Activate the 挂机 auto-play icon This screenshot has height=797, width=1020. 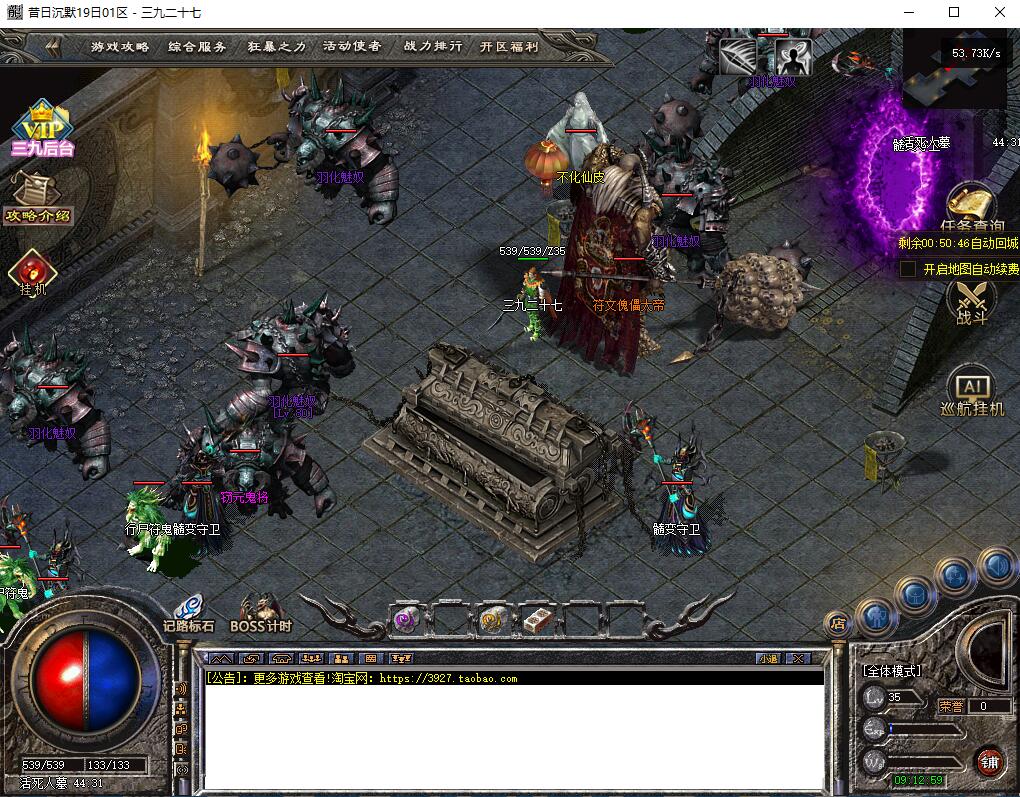[32, 272]
